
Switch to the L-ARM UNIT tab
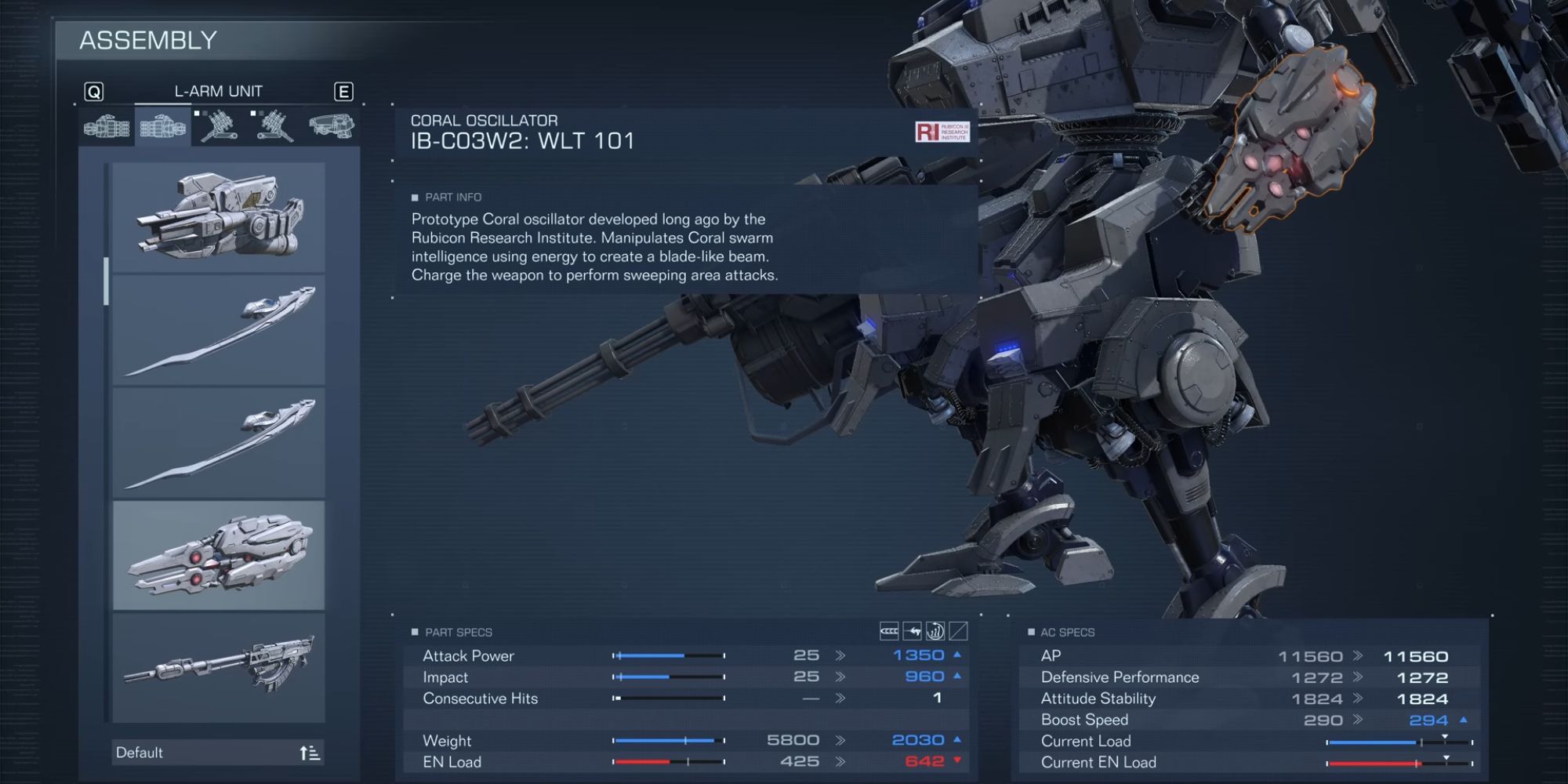(218, 90)
